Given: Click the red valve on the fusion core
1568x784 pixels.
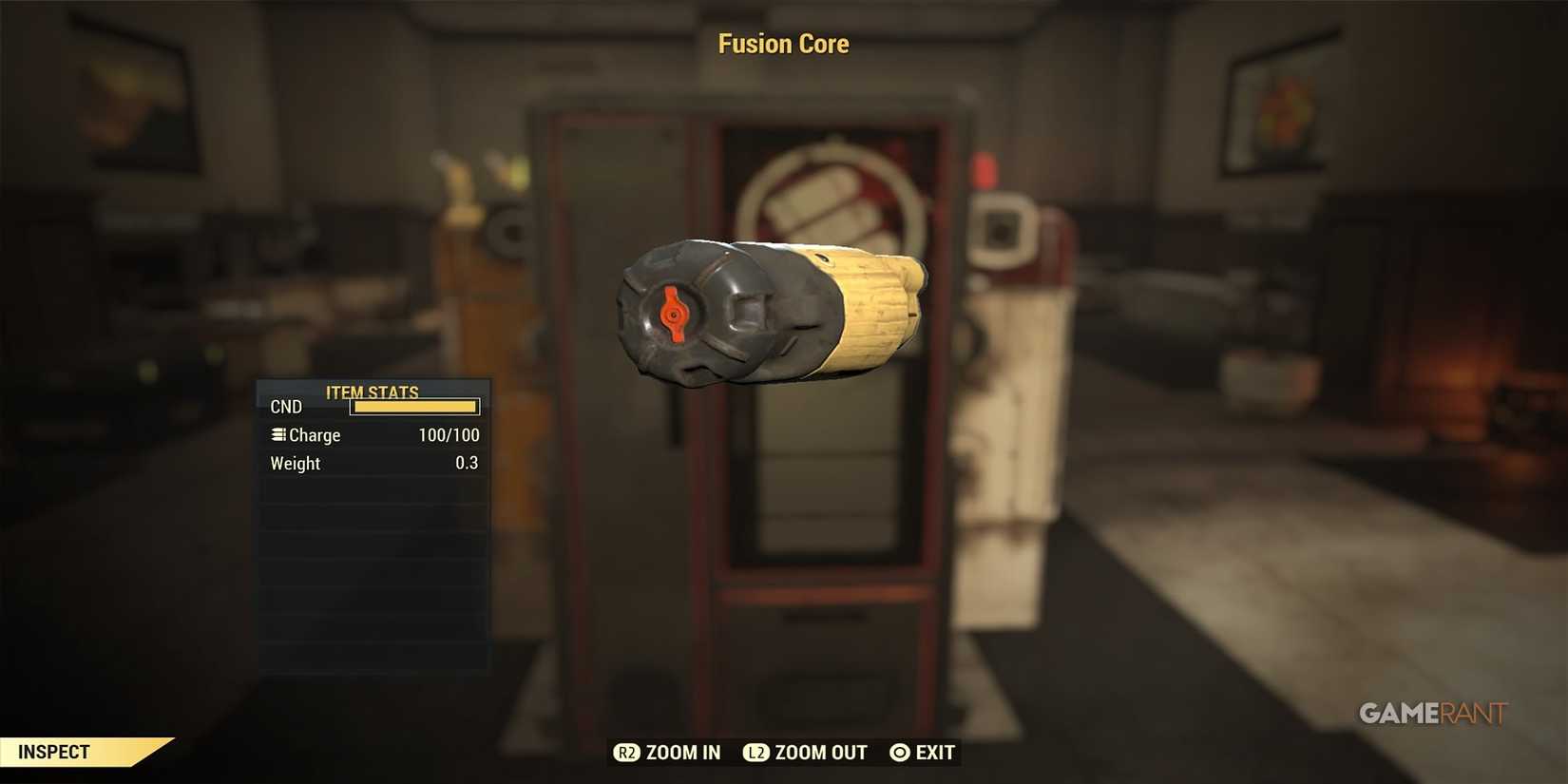Looking at the screenshot, I should pyautogui.click(x=673, y=315).
